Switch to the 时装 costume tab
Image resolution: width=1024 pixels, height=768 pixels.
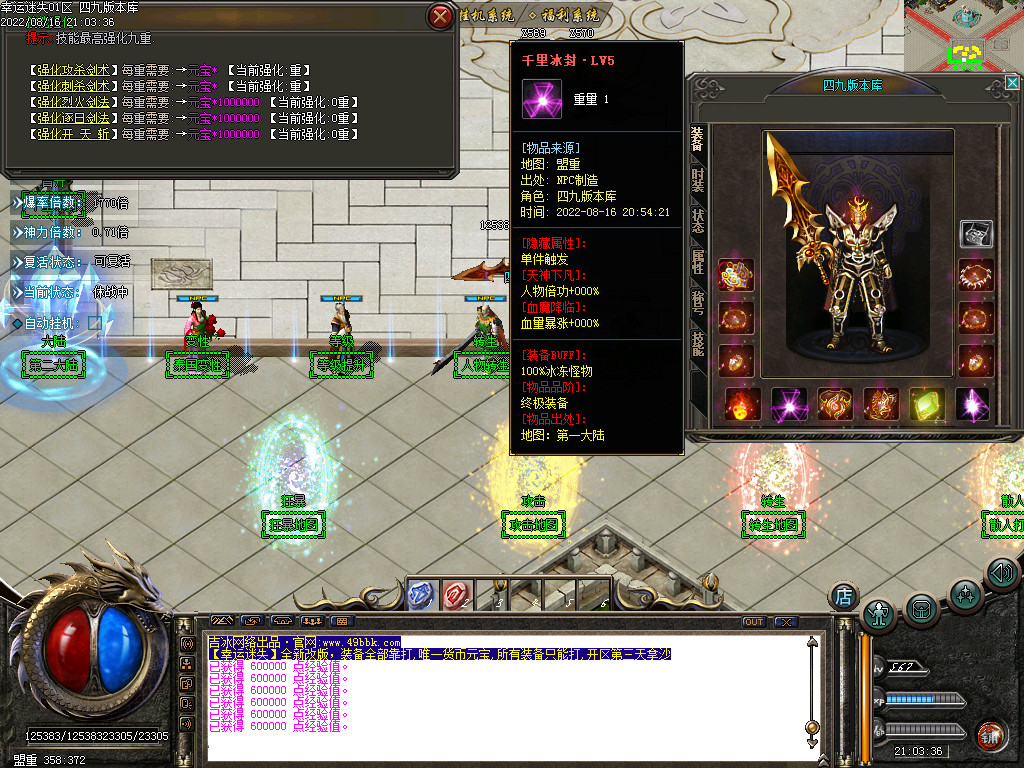[697, 180]
